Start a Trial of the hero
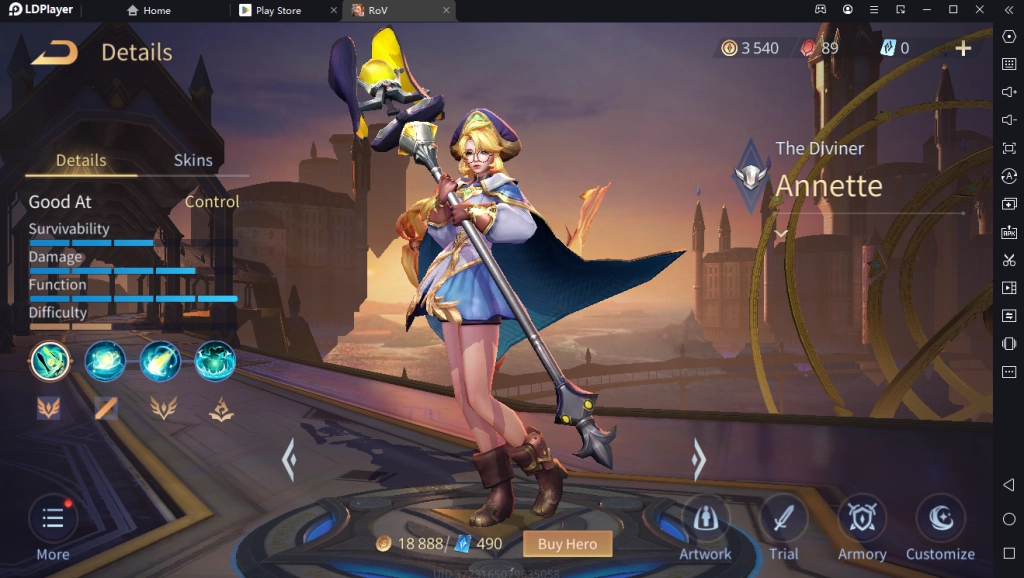 pos(783,527)
